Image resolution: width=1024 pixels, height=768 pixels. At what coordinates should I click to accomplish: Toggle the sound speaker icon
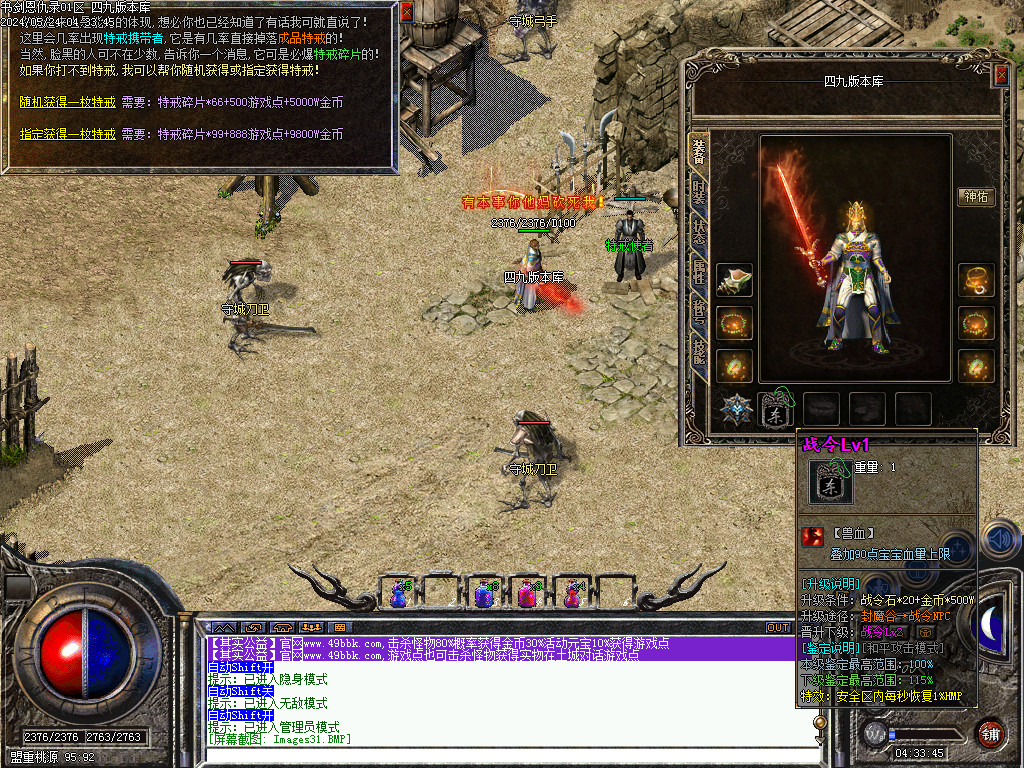[x=999, y=539]
